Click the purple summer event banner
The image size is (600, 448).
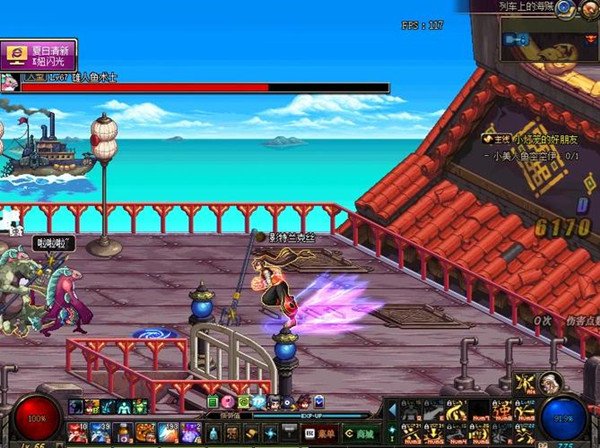39,54
